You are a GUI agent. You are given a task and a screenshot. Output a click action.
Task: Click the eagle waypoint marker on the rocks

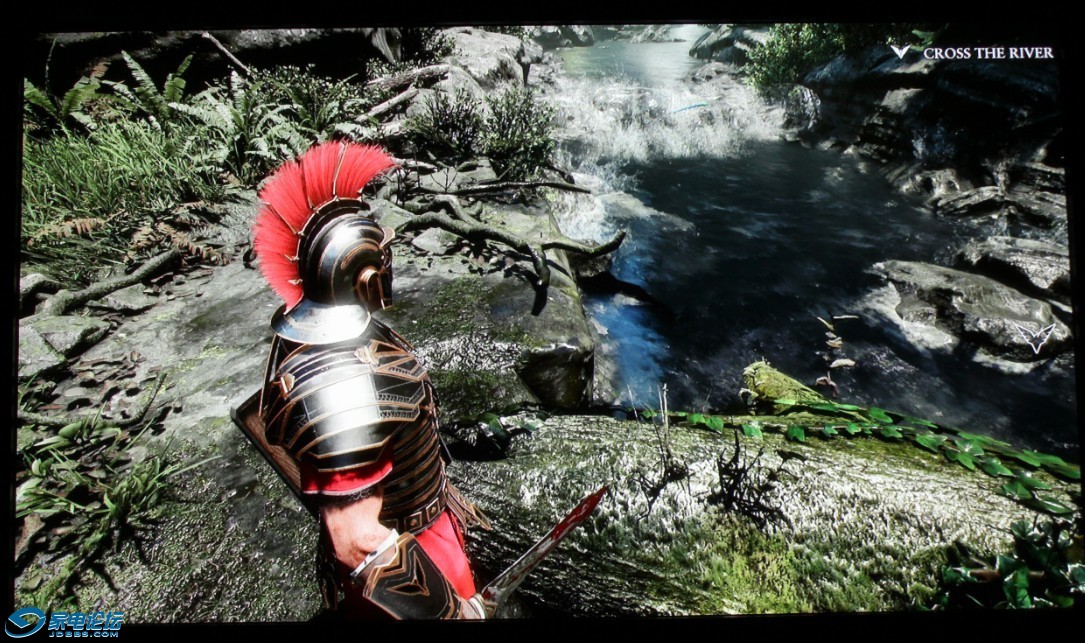point(1035,337)
